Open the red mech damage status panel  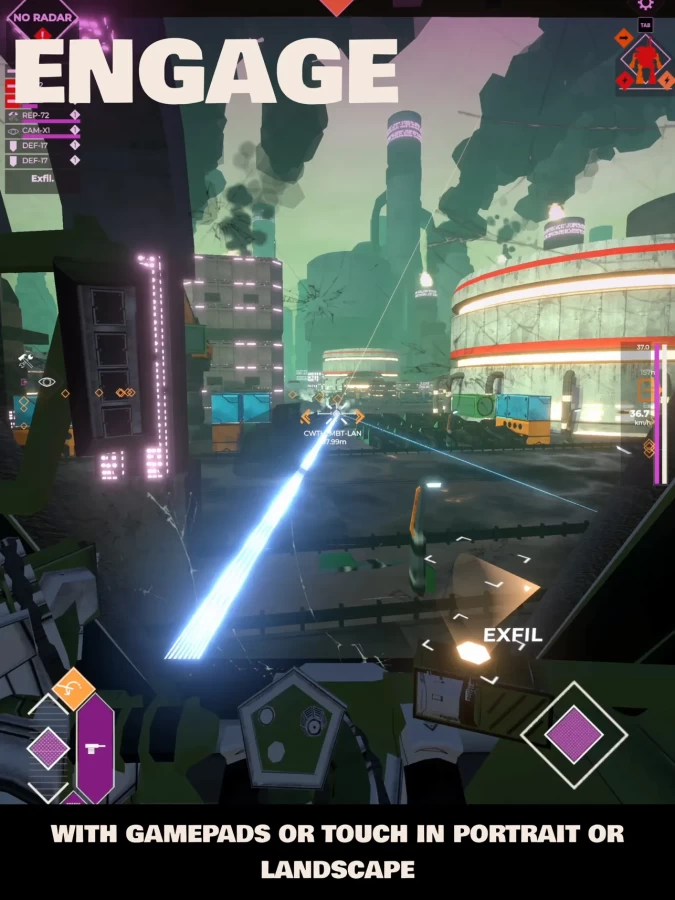(645, 61)
